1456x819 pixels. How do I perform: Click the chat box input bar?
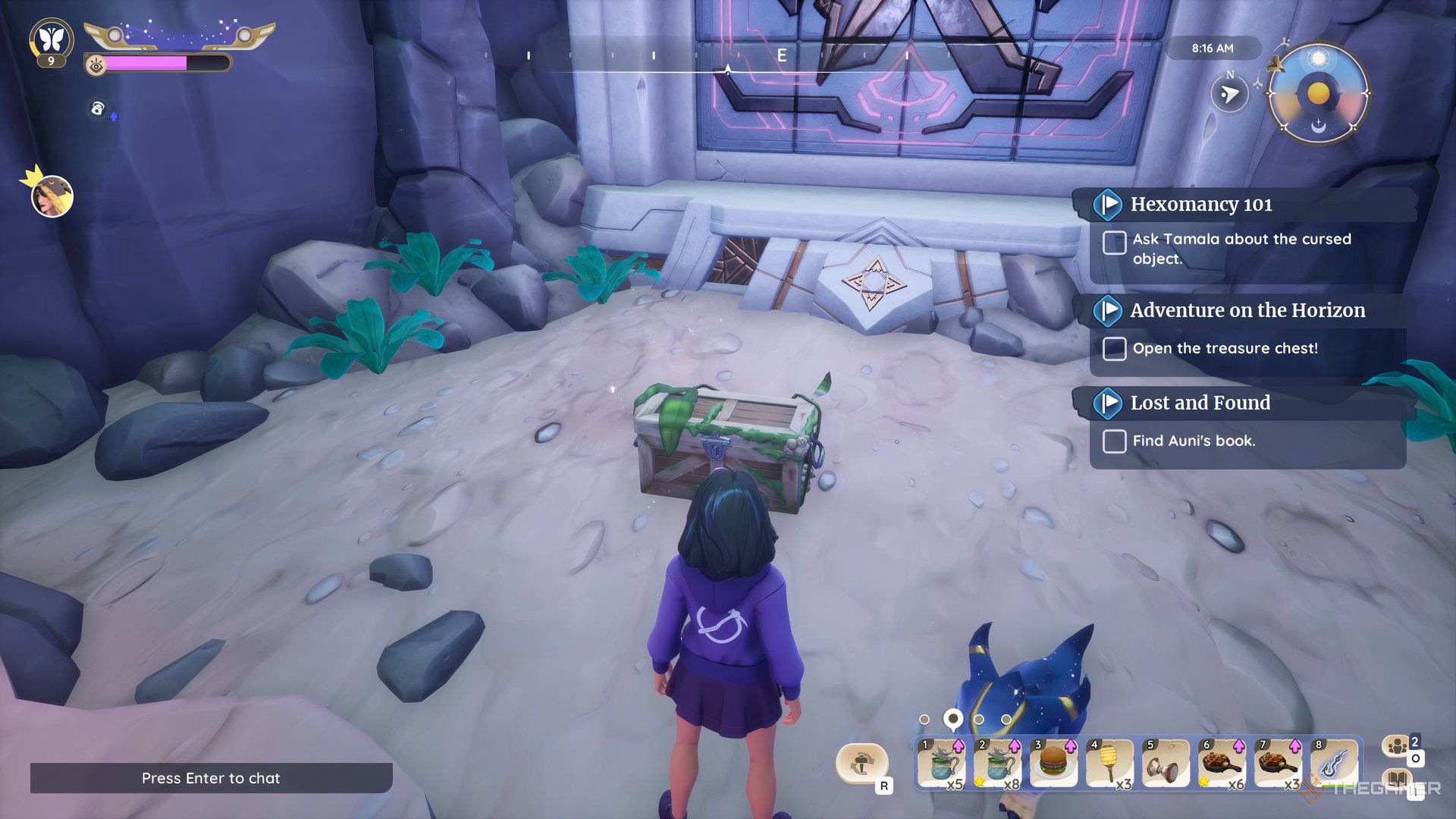pyautogui.click(x=211, y=778)
